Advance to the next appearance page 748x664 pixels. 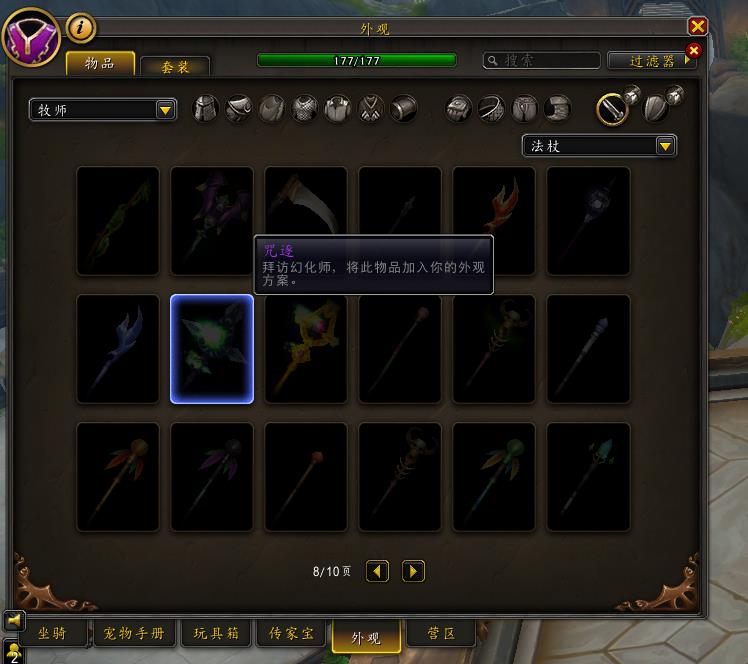413,571
